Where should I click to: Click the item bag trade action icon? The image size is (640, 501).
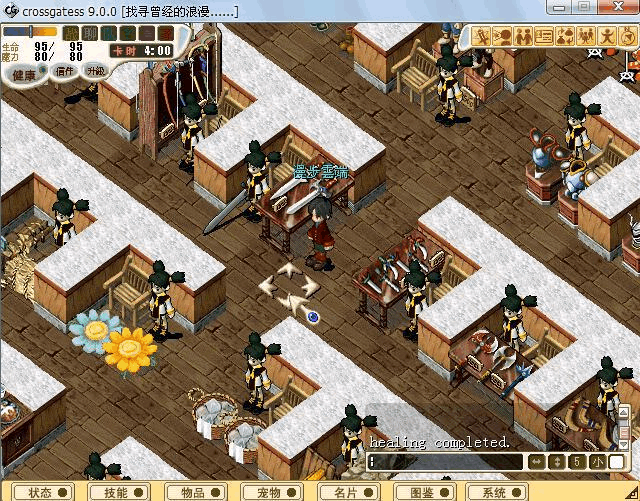(566, 37)
